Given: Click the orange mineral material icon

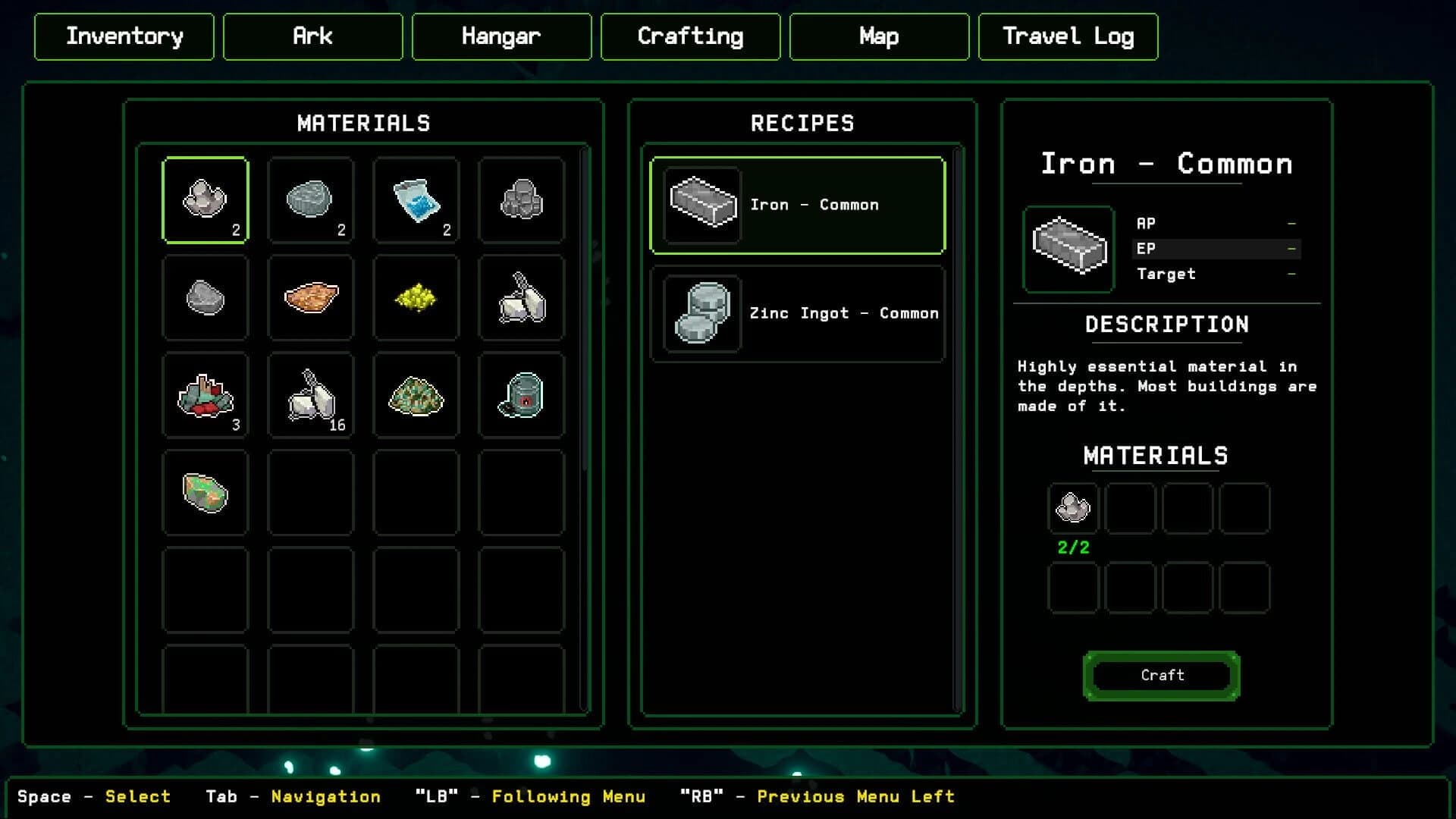Looking at the screenshot, I should (311, 297).
